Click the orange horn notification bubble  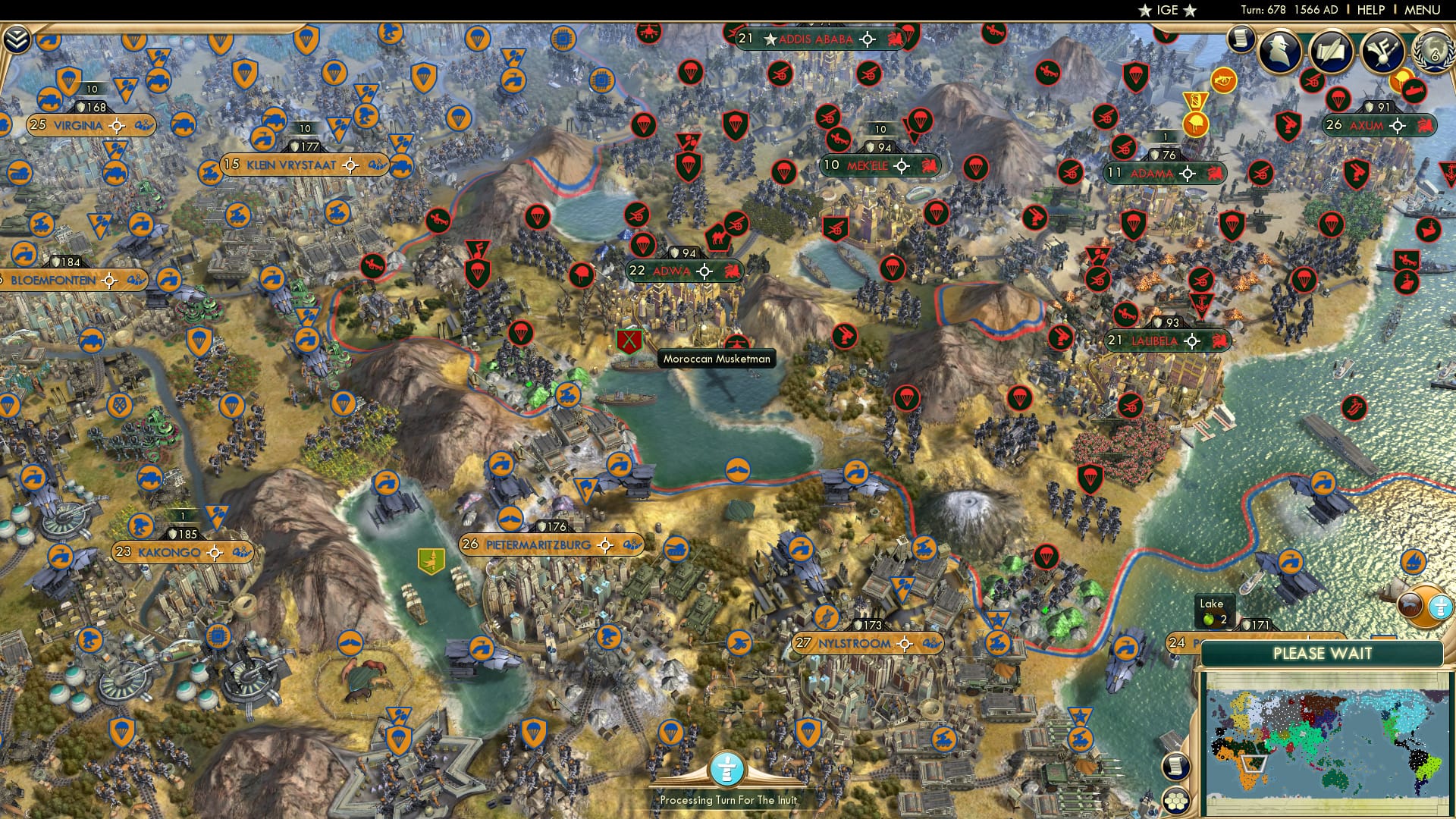(x=1223, y=80)
